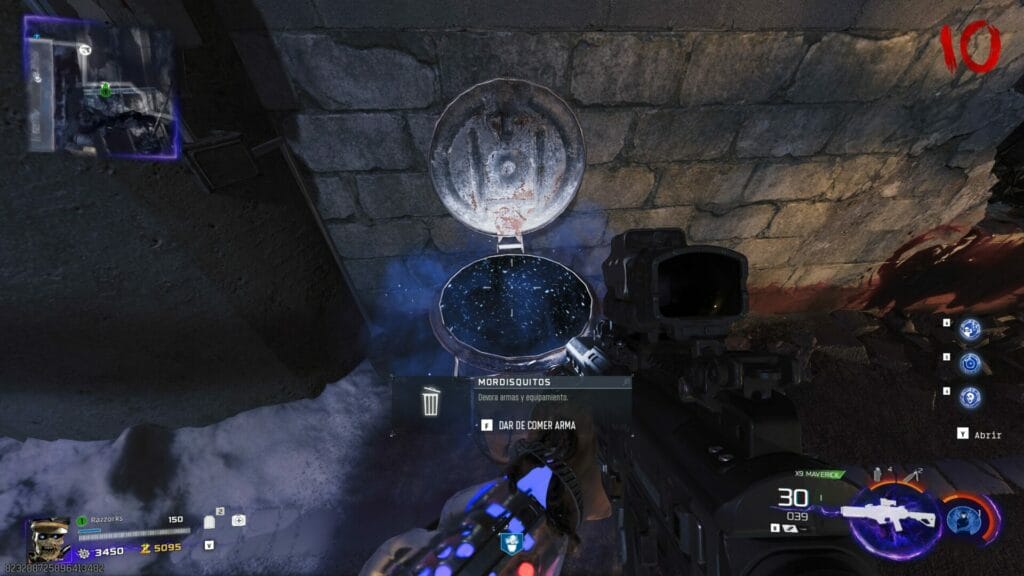1024x576 pixels.
Task: Click the Abrir label
Action: coord(986,435)
